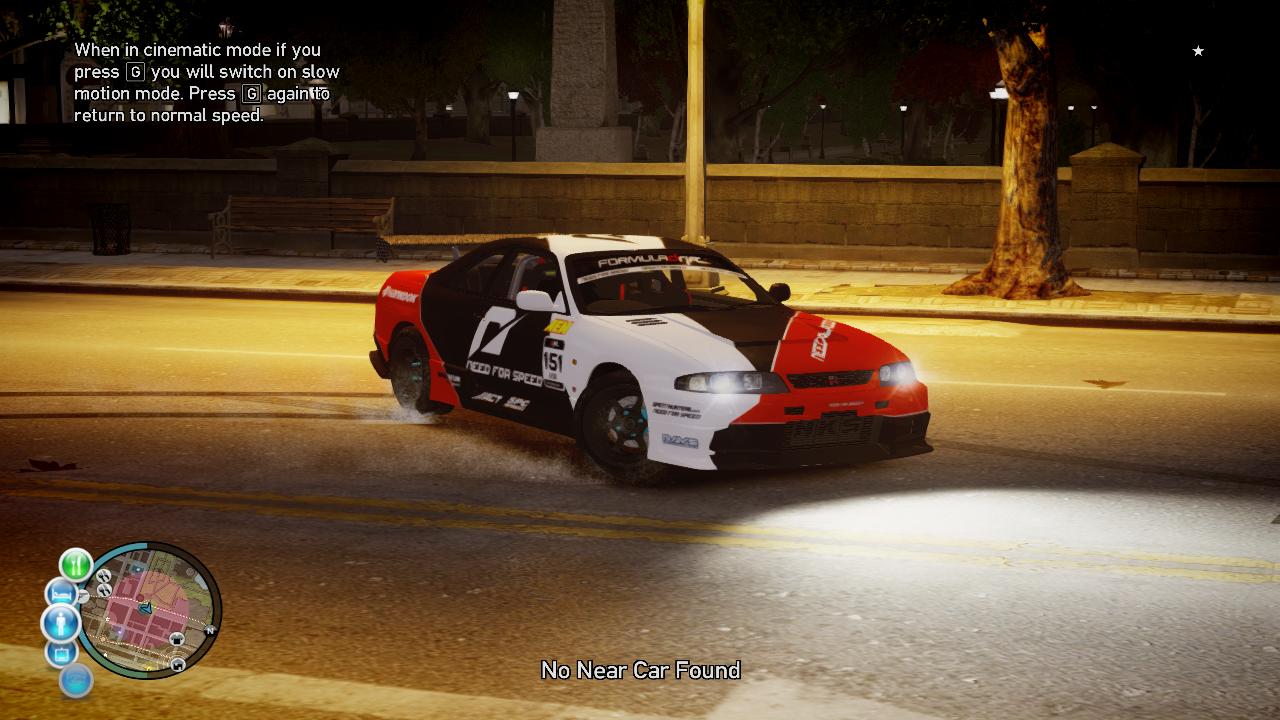The height and width of the screenshot is (720, 1280).
Task: Click the blue standing person icon
Action: [60, 624]
